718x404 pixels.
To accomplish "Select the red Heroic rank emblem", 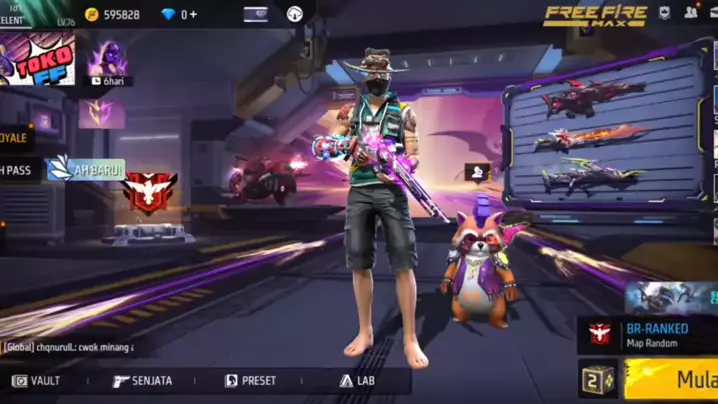I will (150, 190).
